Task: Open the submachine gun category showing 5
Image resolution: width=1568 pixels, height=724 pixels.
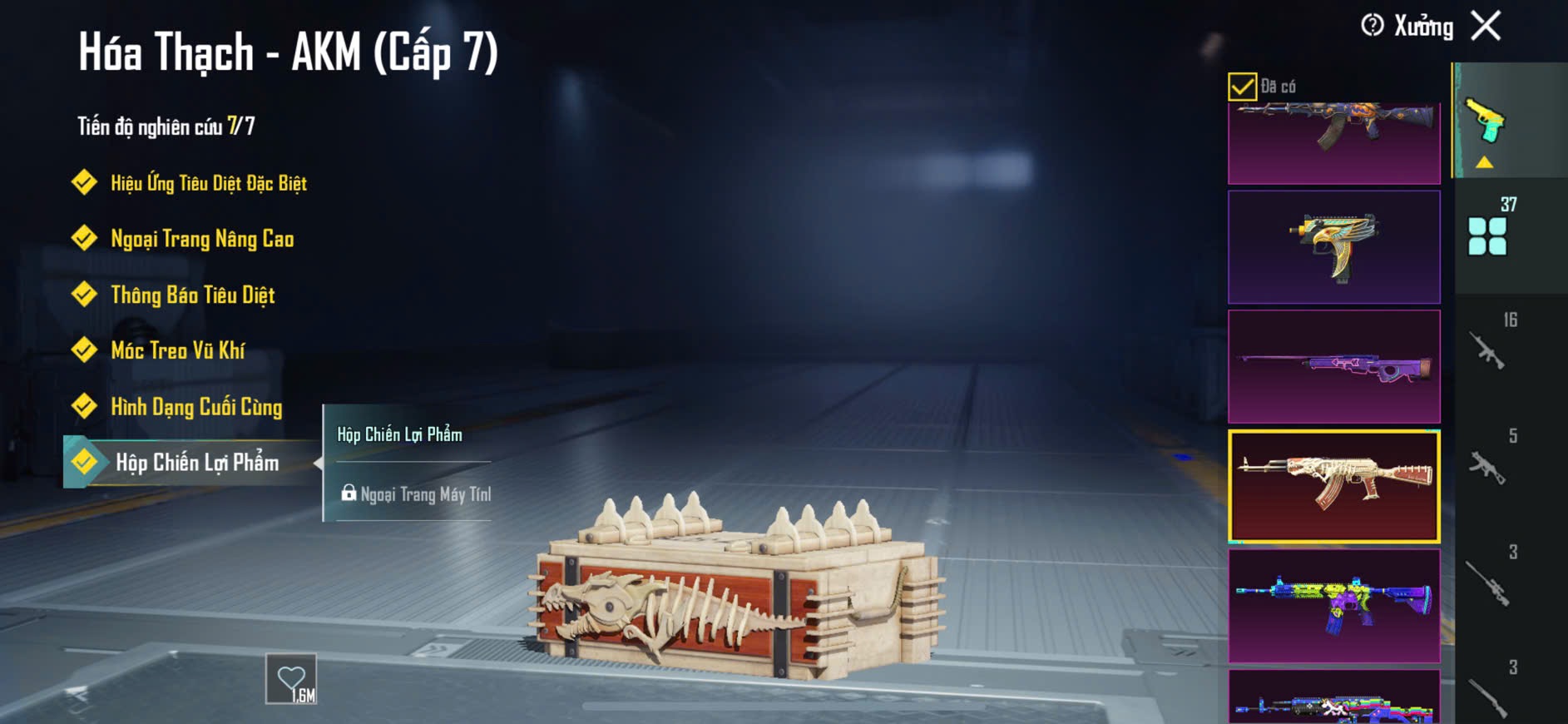Action: click(x=1489, y=464)
